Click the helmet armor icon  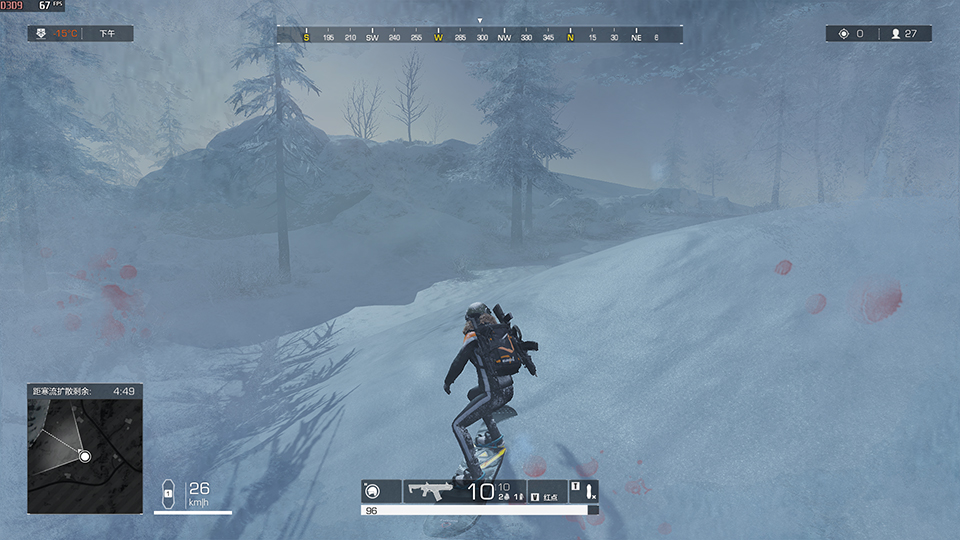[x=373, y=491]
